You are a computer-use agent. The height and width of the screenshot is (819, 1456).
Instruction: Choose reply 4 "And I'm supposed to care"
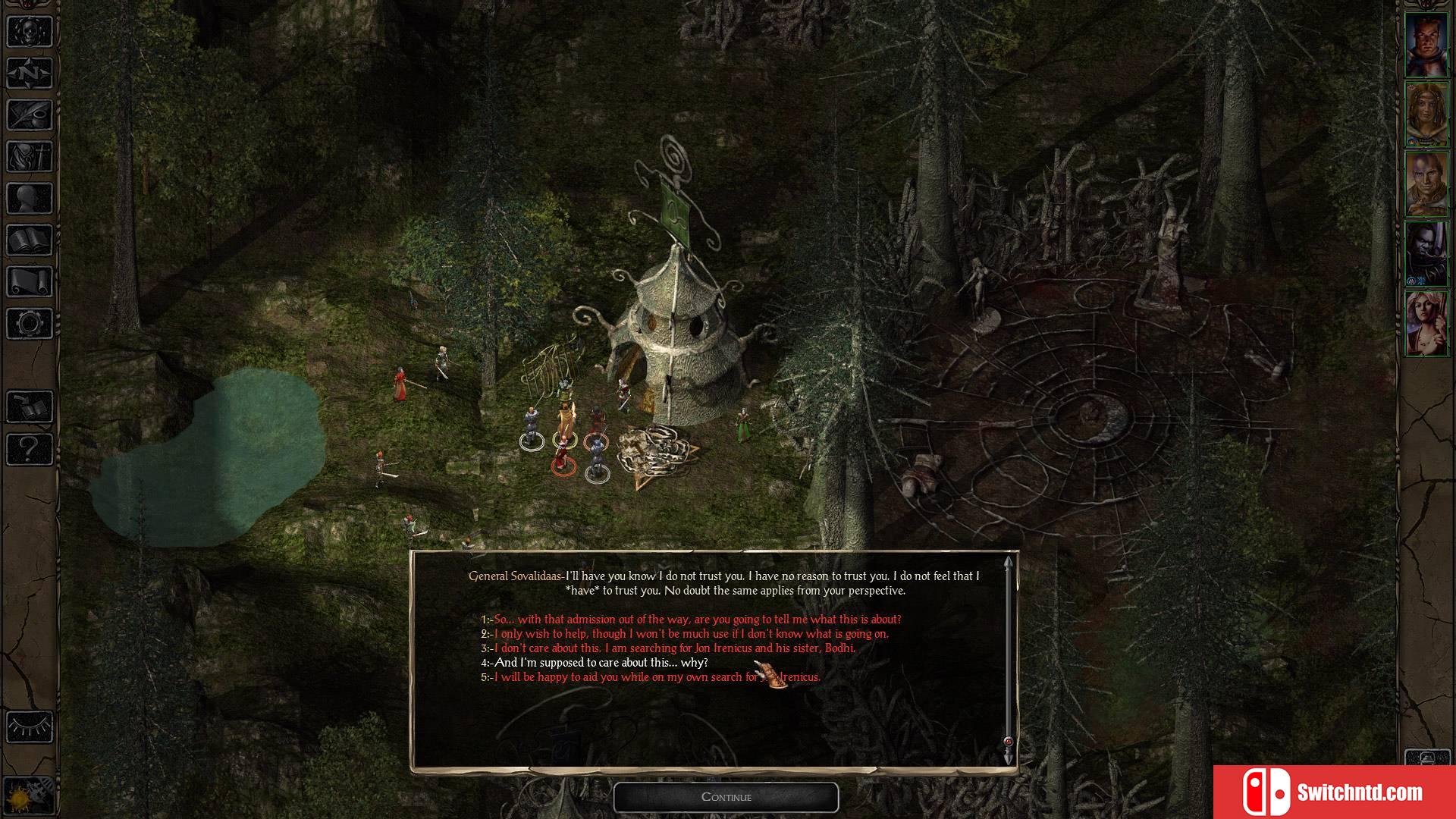coord(600,663)
